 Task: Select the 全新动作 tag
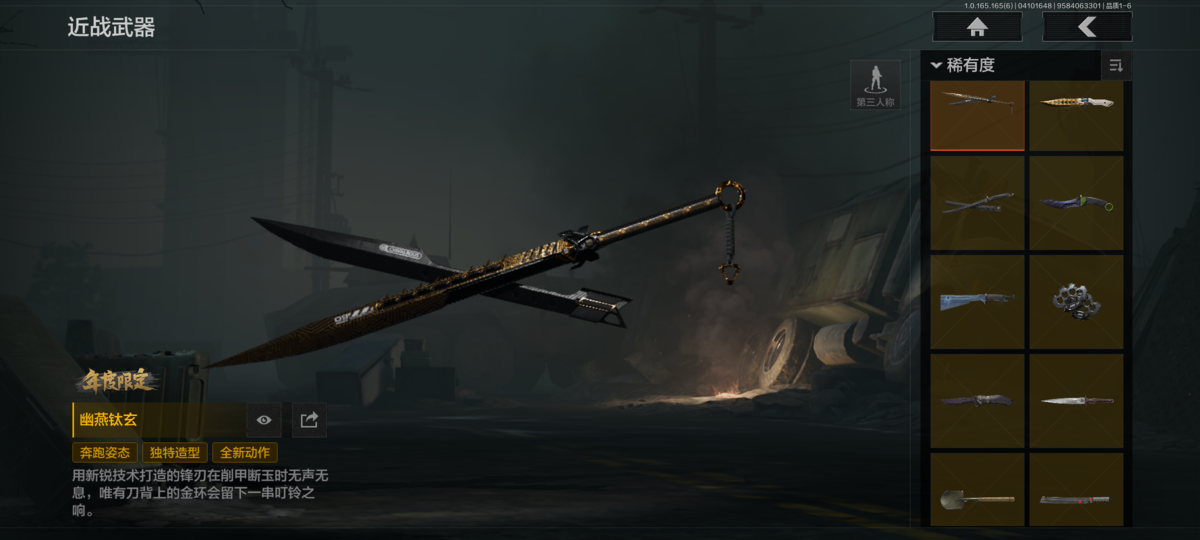click(245, 452)
